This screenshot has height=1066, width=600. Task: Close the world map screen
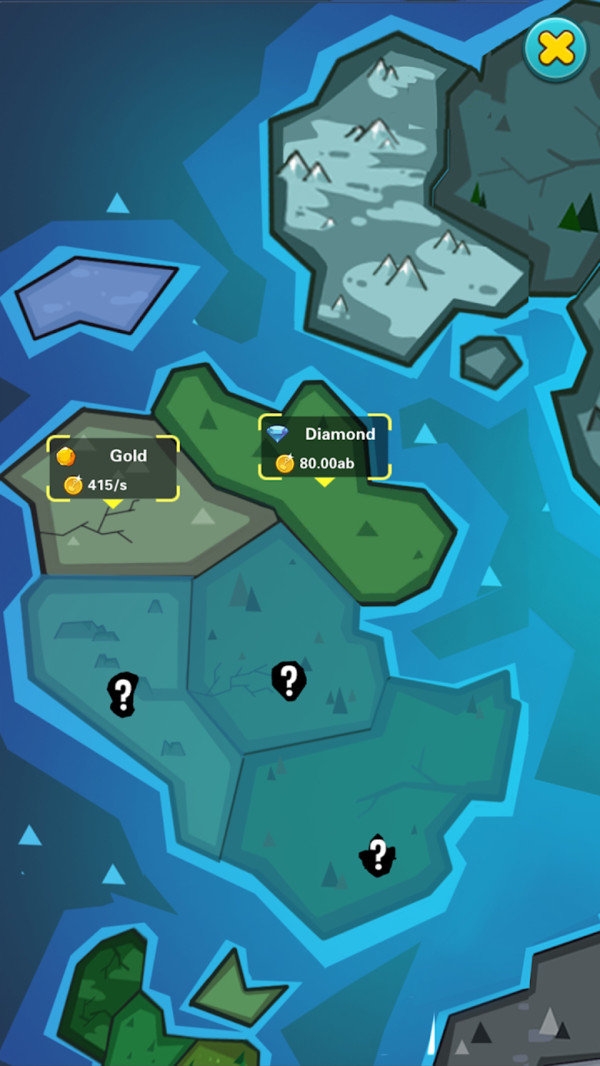556,47
